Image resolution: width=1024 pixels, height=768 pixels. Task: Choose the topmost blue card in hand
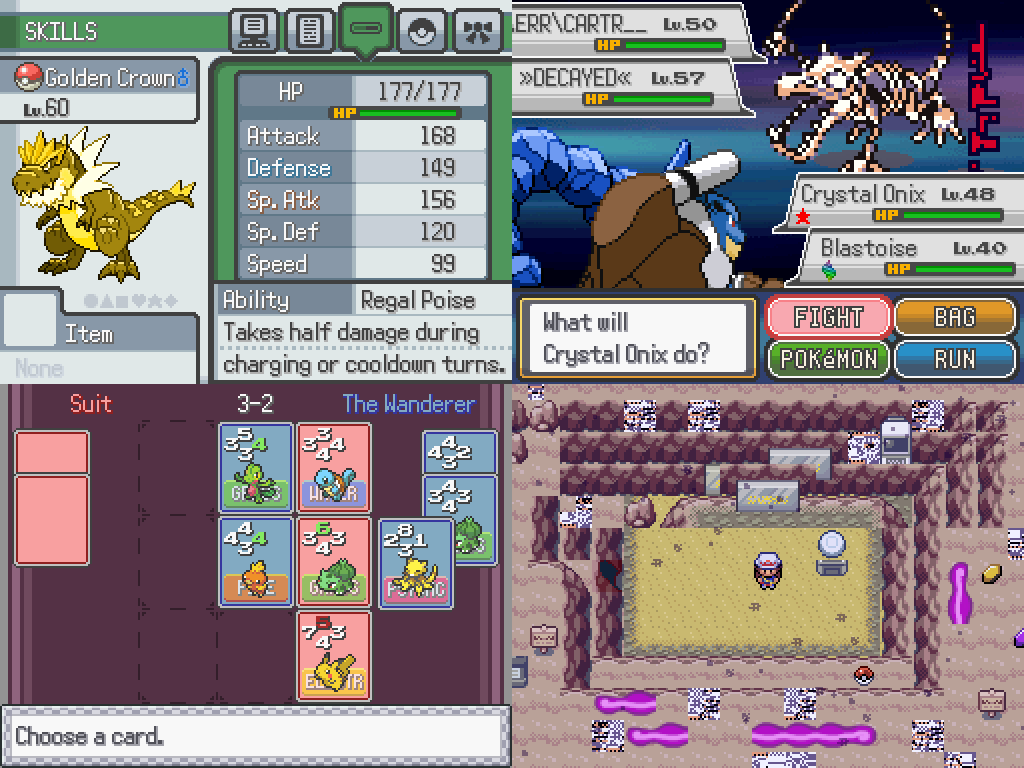click(459, 452)
